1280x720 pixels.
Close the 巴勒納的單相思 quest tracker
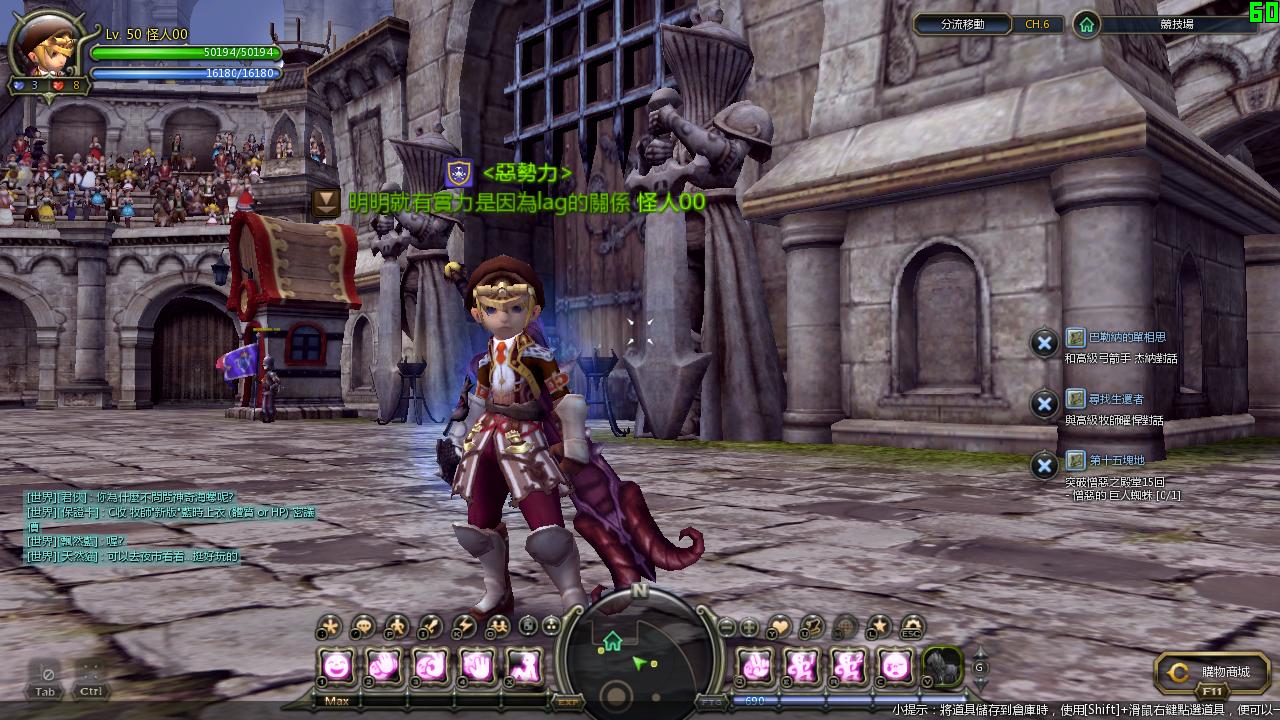coord(1044,343)
